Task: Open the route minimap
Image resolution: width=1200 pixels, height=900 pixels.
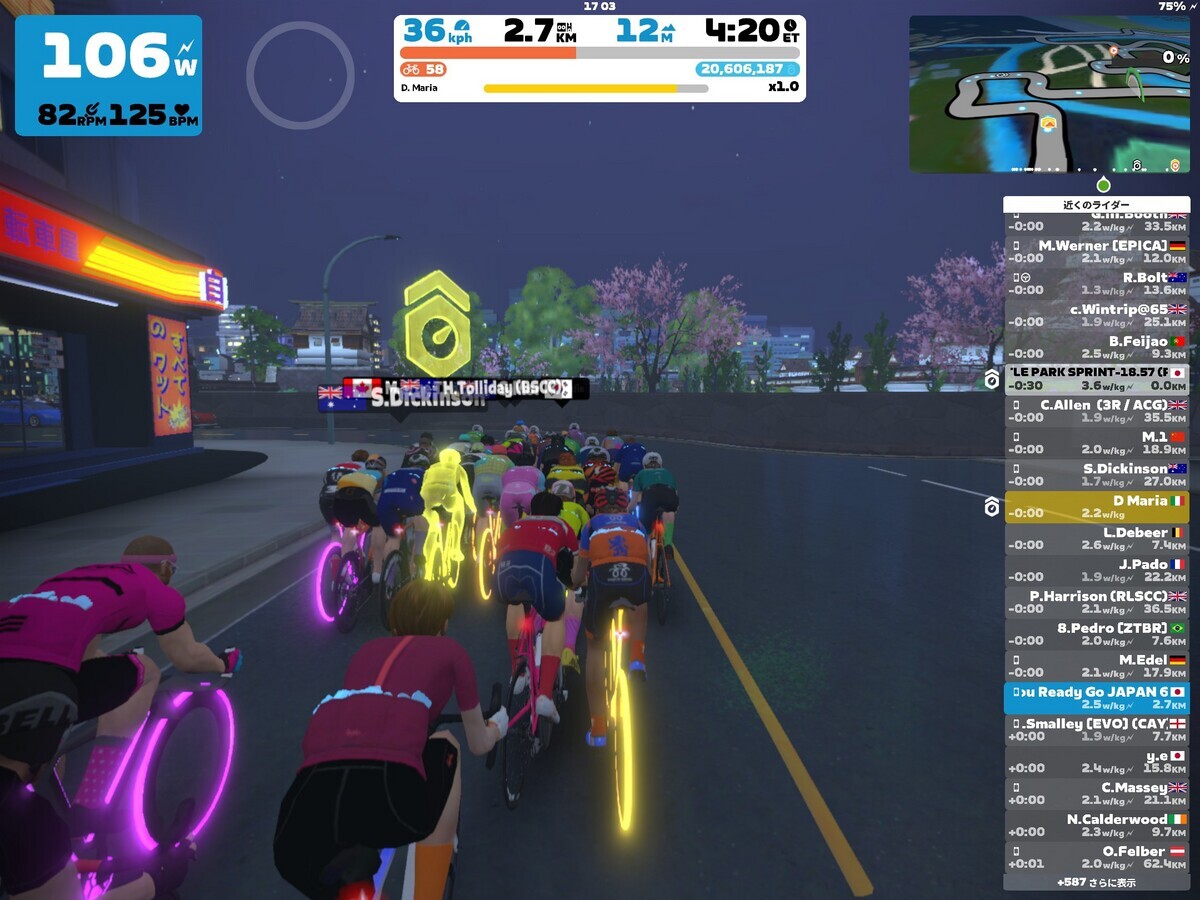Action: (1049, 94)
